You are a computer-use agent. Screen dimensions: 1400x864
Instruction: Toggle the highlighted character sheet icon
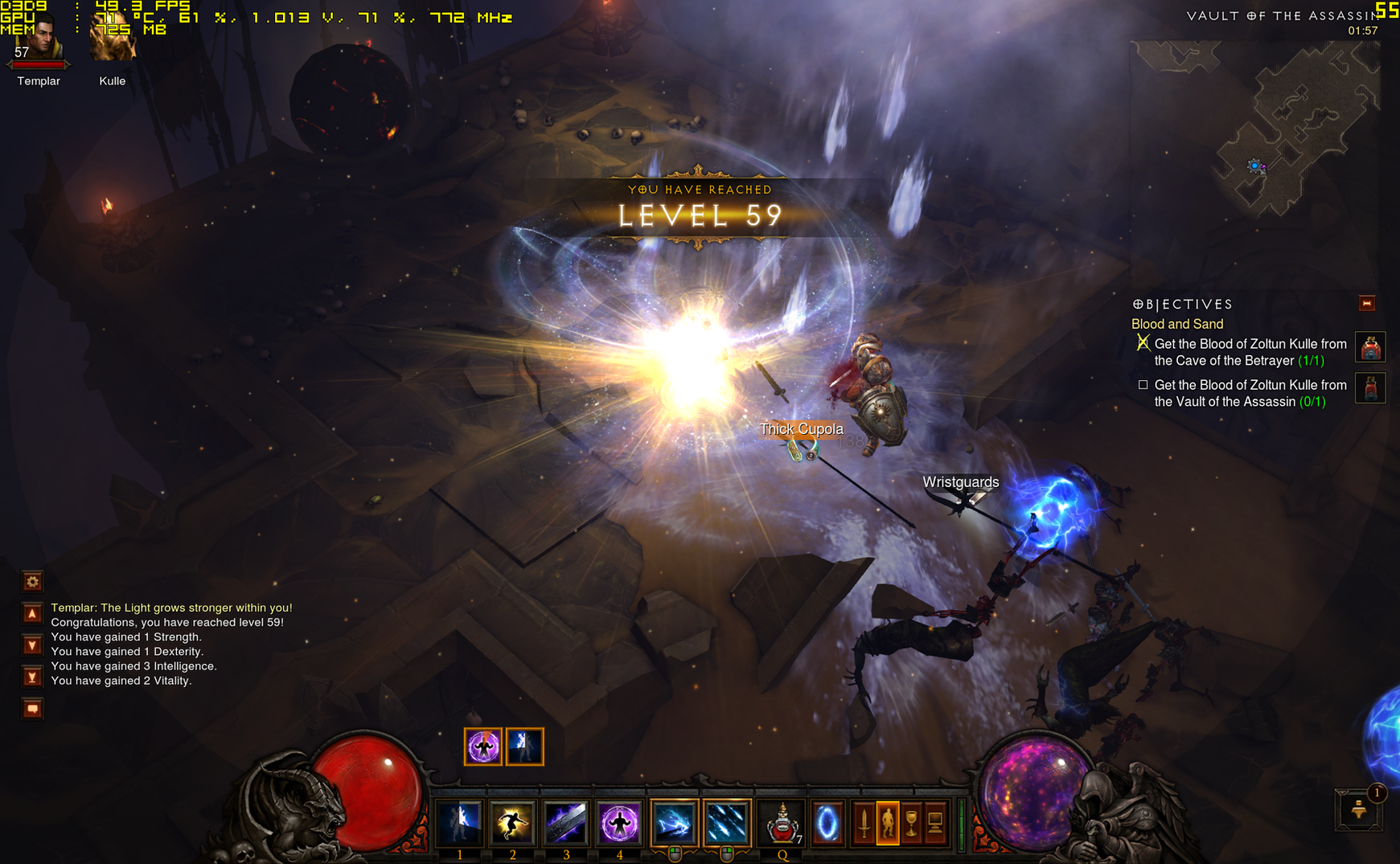(x=889, y=823)
